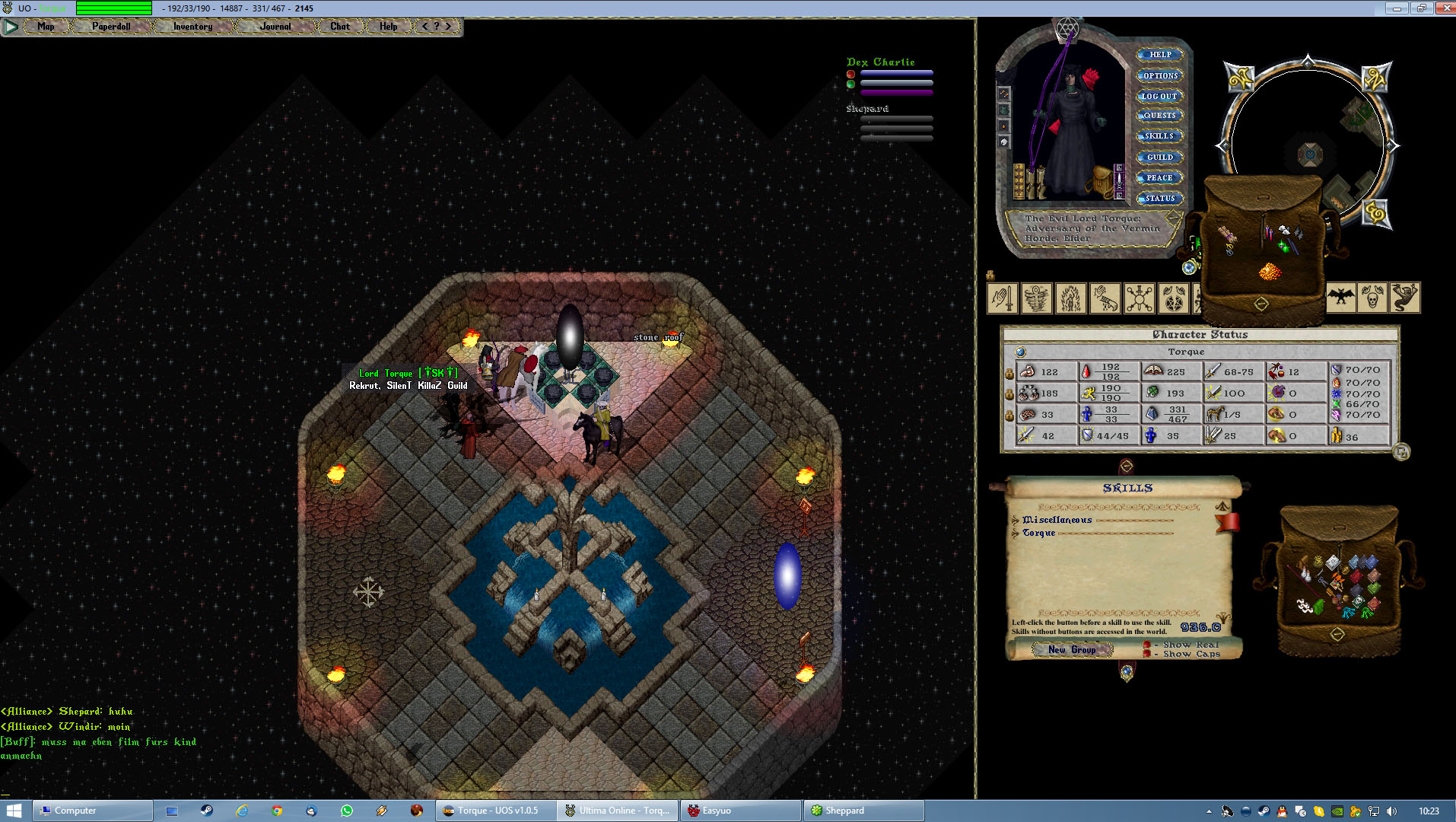Open the Inventory menu entry
Screen dimensions: 1456x822
click(x=192, y=27)
